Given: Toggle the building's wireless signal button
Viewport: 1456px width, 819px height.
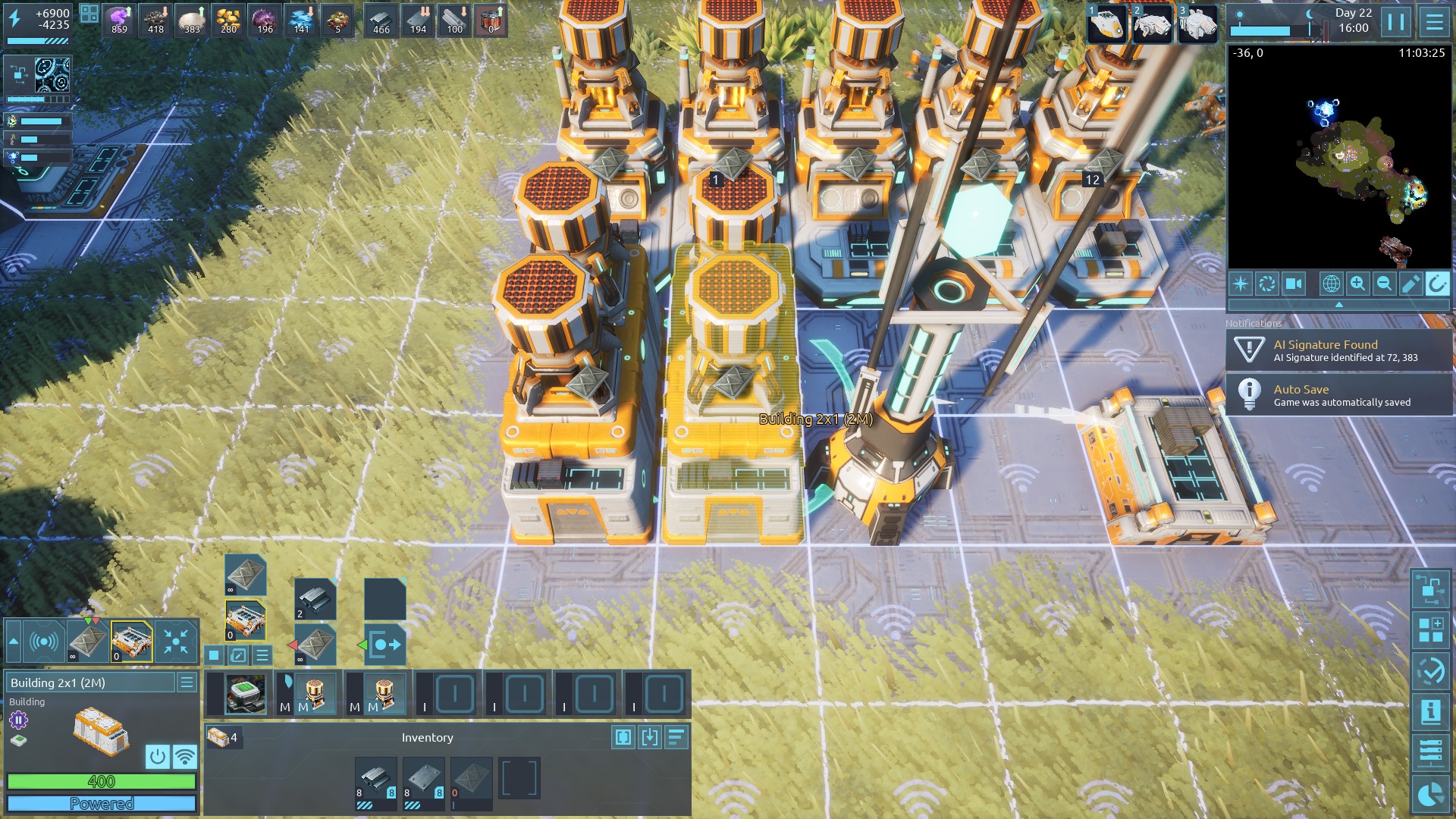Looking at the screenshot, I should coord(184,756).
